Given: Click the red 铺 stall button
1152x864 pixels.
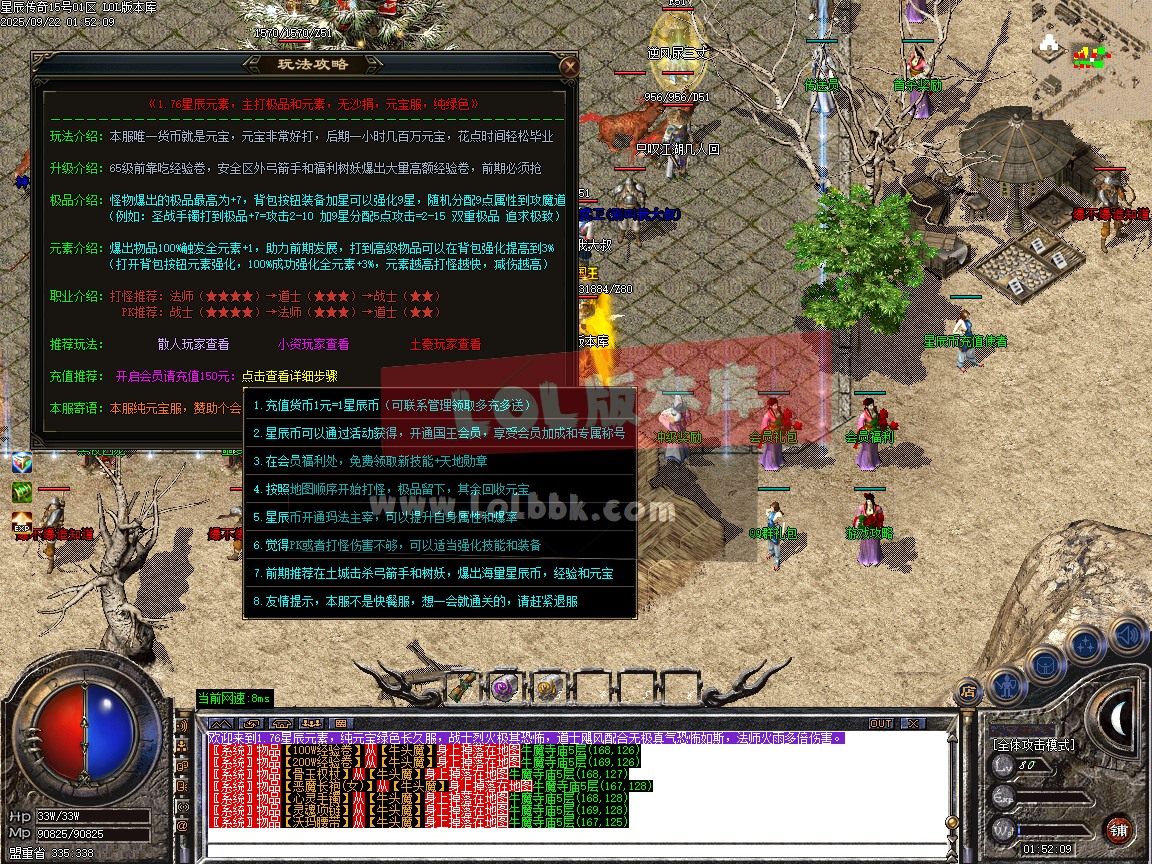Looking at the screenshot, I should tap(1119, 829).
